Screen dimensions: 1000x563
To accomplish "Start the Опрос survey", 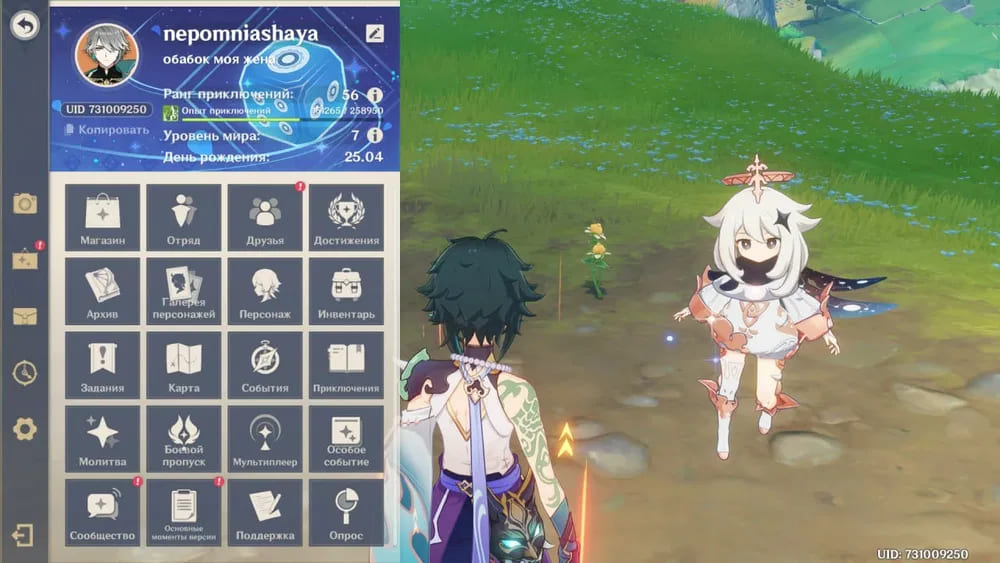I will pyautogui.click(x=346, y=512).
